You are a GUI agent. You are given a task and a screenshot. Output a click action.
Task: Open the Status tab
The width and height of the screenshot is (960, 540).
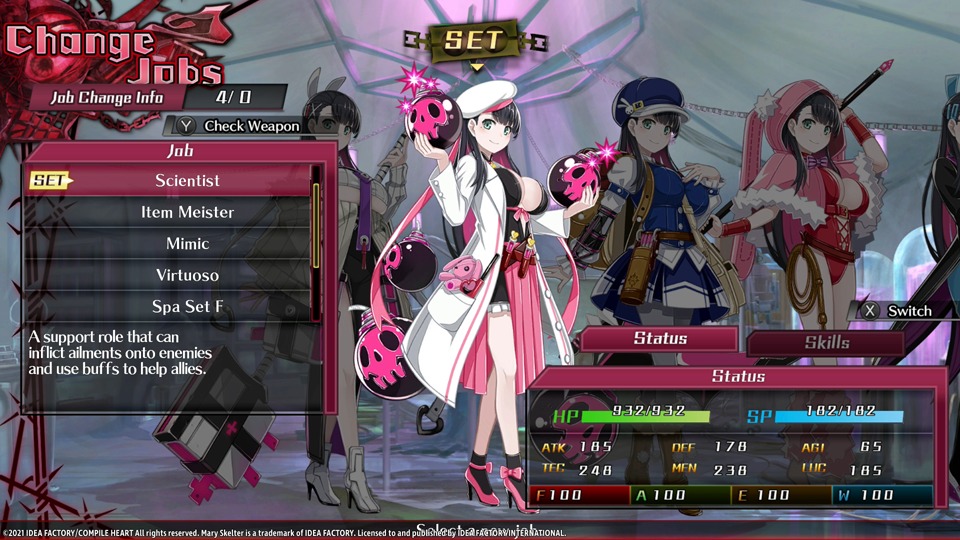(x=660, y=338)
